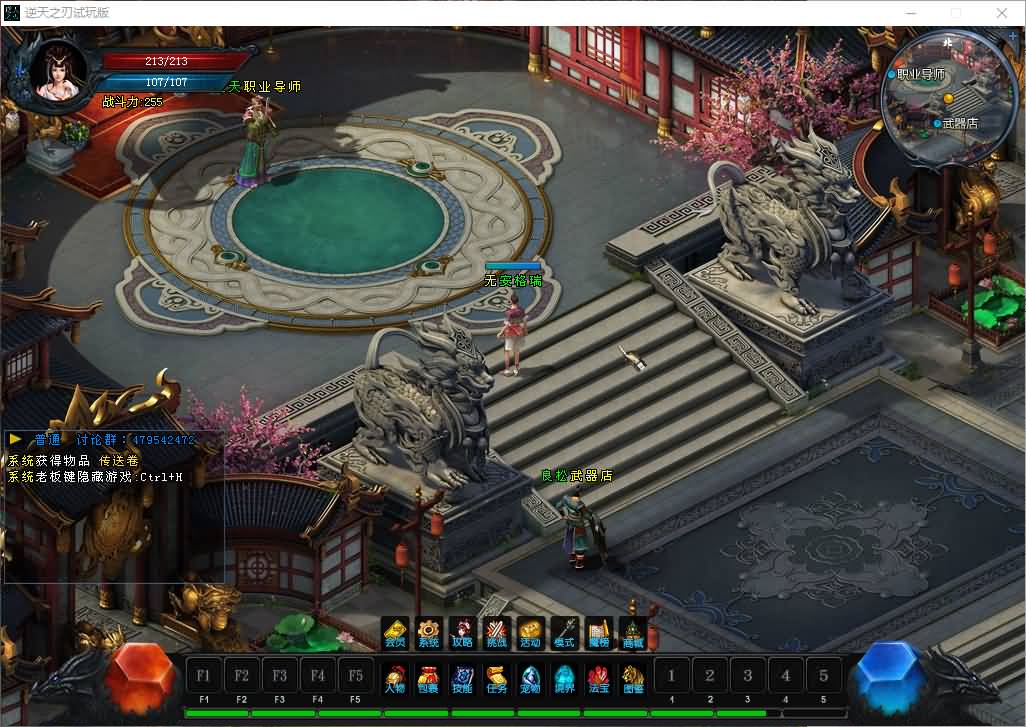
Task: Open the 人物 (Character) sheet
Action: coord(396,679)
